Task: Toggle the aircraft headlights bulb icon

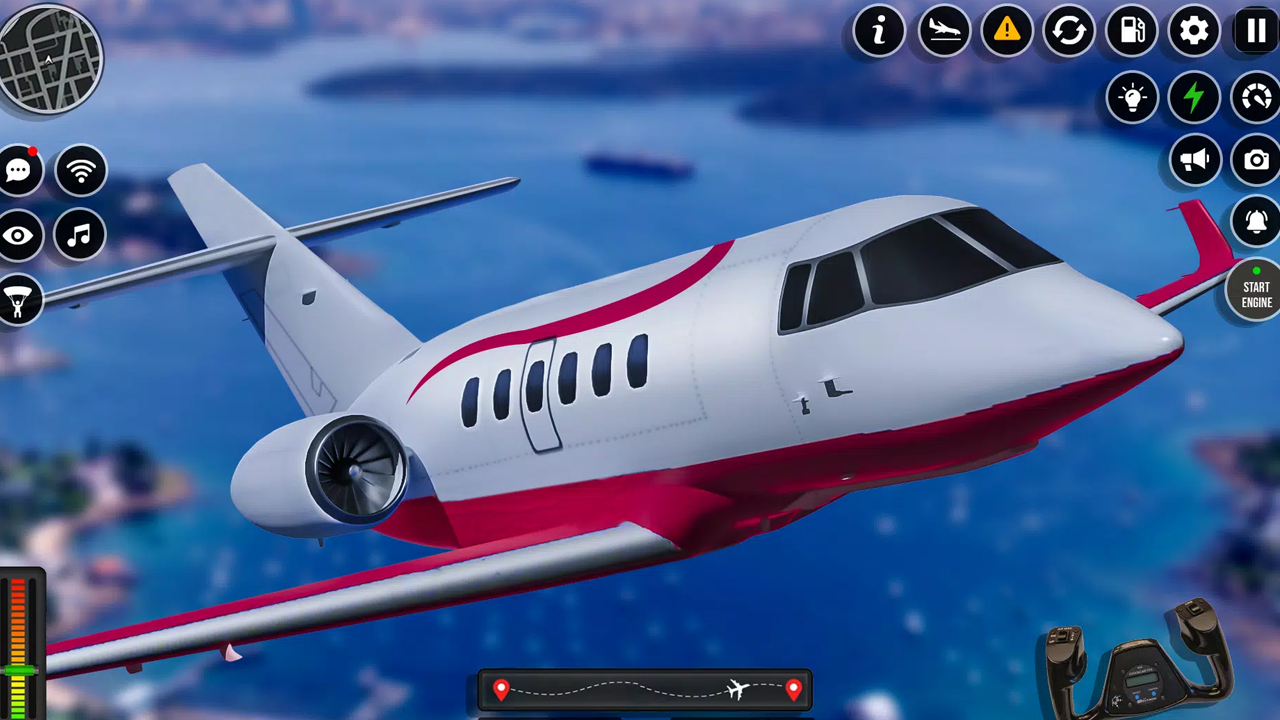Action: (x=1132, y=97)
